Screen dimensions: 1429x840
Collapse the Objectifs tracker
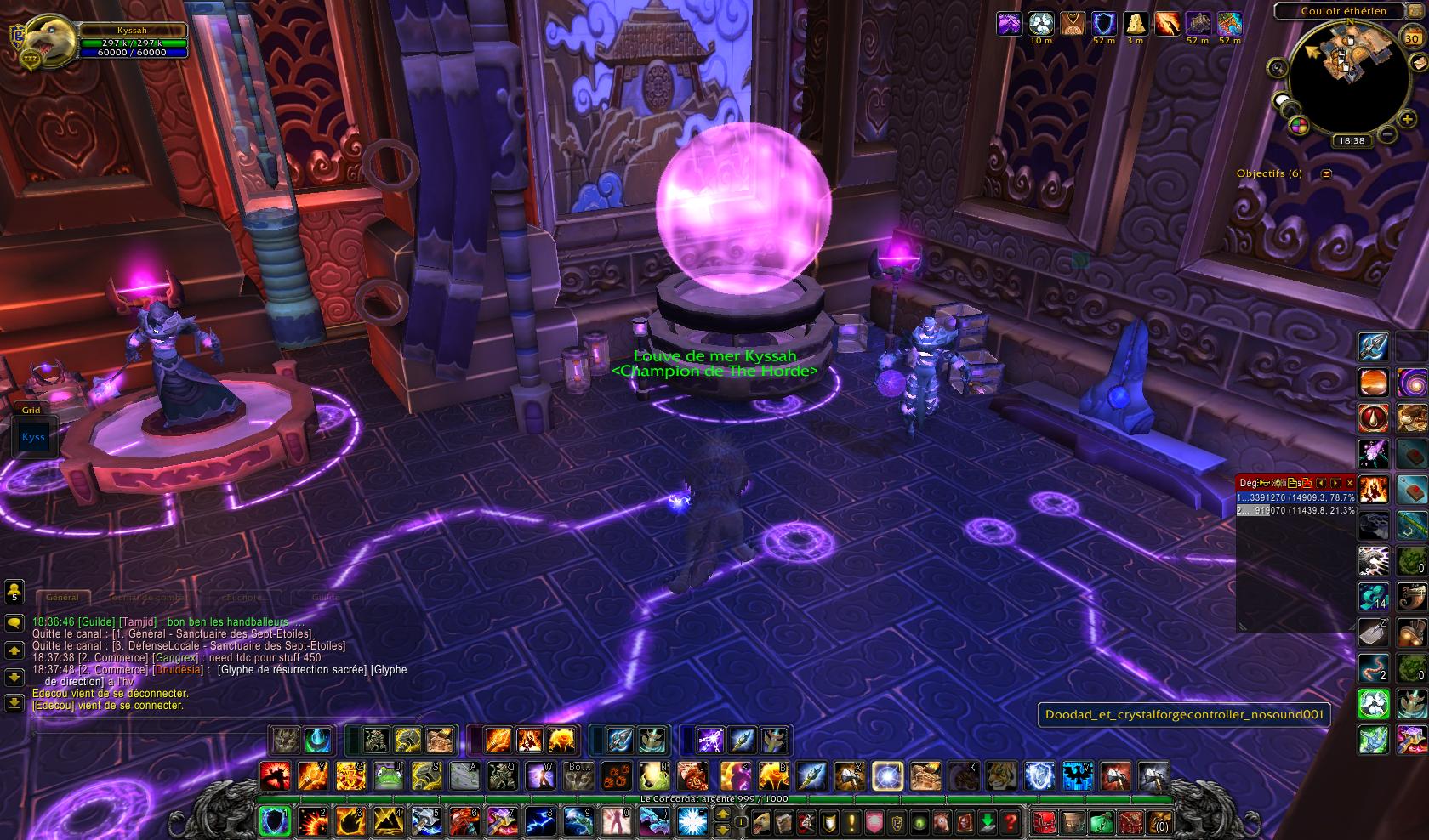1326,173
